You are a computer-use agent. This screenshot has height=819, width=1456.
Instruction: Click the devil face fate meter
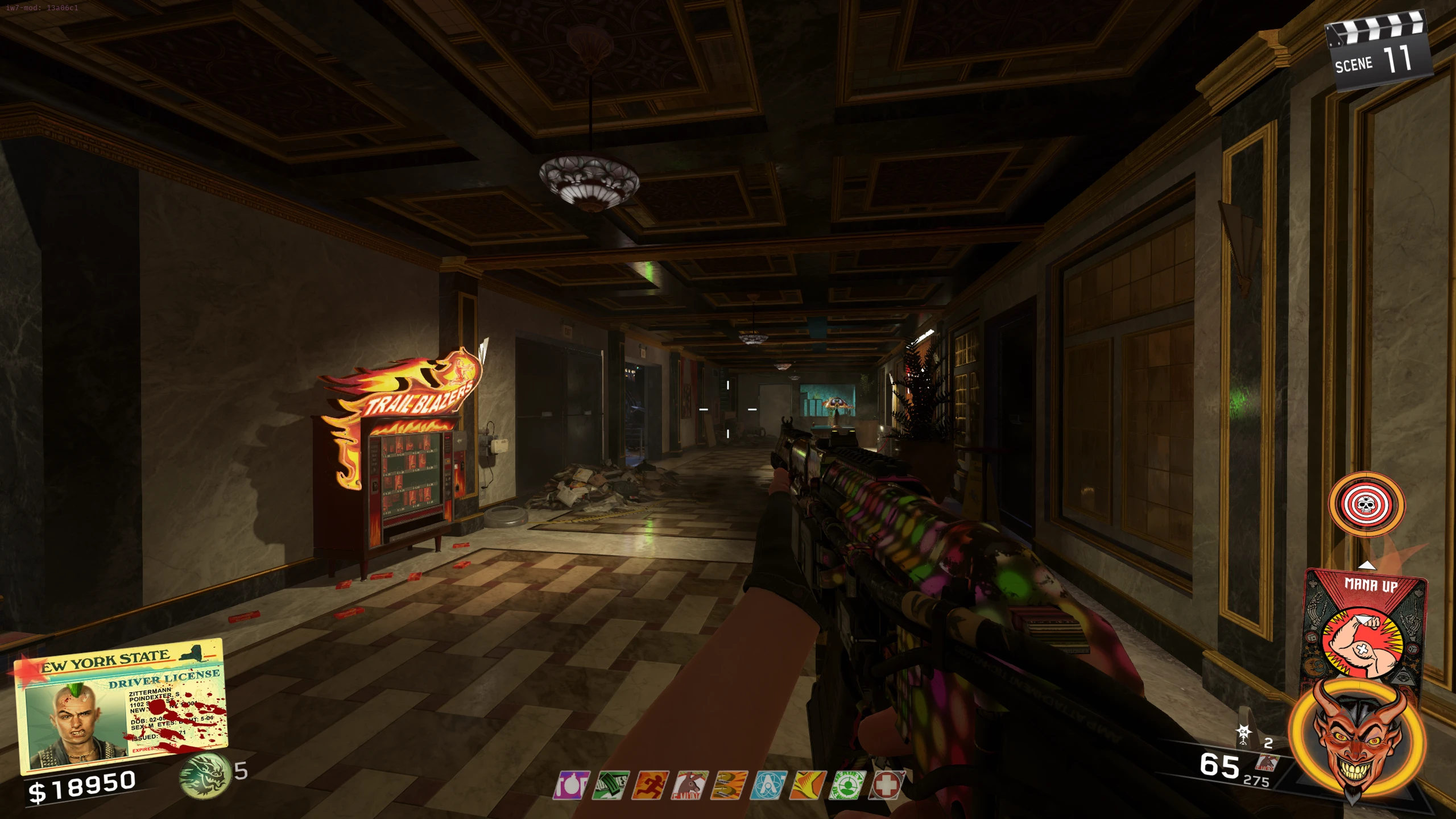1357,739
